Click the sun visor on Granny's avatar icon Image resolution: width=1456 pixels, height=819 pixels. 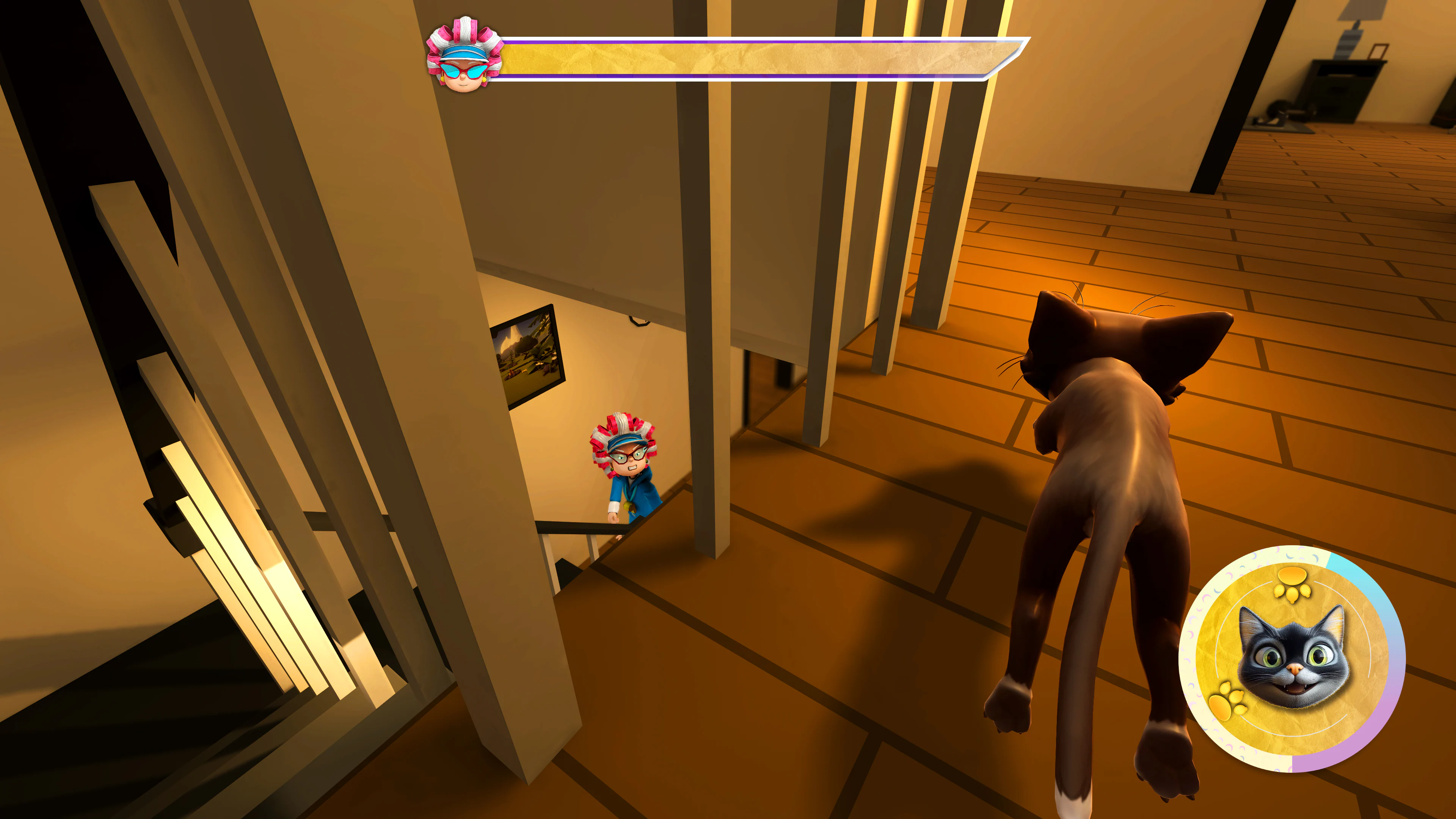click(x=465, y=52)
